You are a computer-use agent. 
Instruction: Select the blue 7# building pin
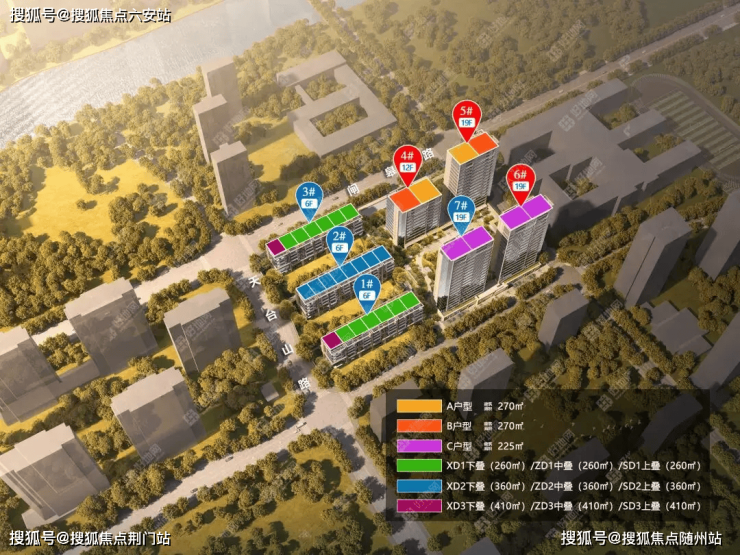pyautogui.click(x=461, y=210)
